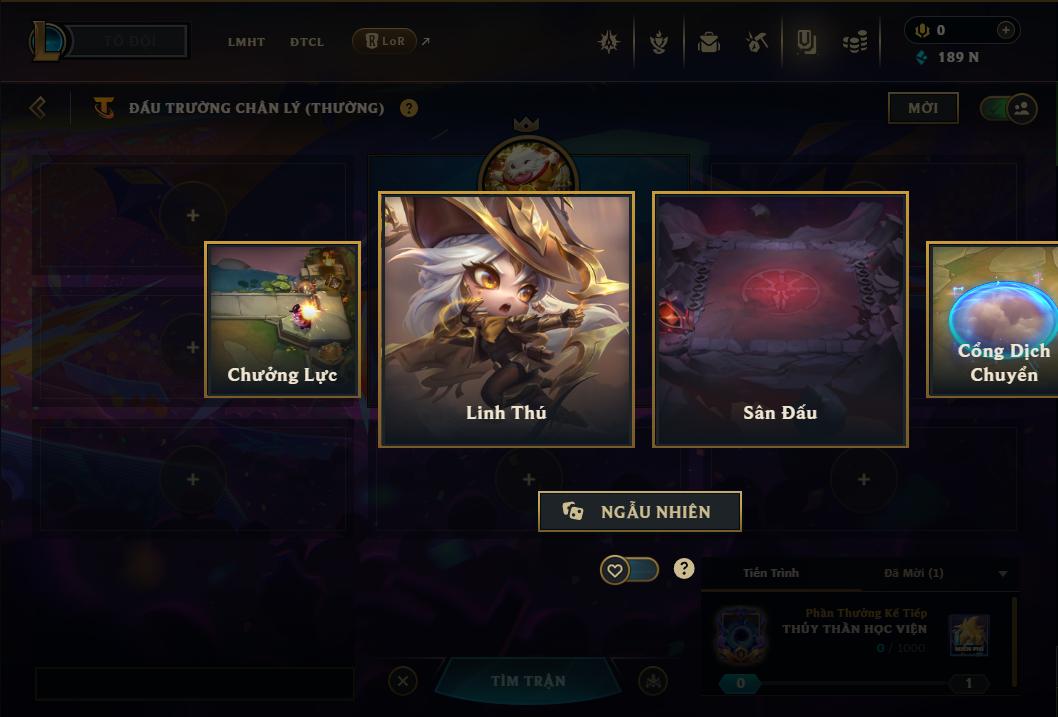Launch the LoR link
The width and height of the screenshot is (1058, 717).
(x=385, y=41)
